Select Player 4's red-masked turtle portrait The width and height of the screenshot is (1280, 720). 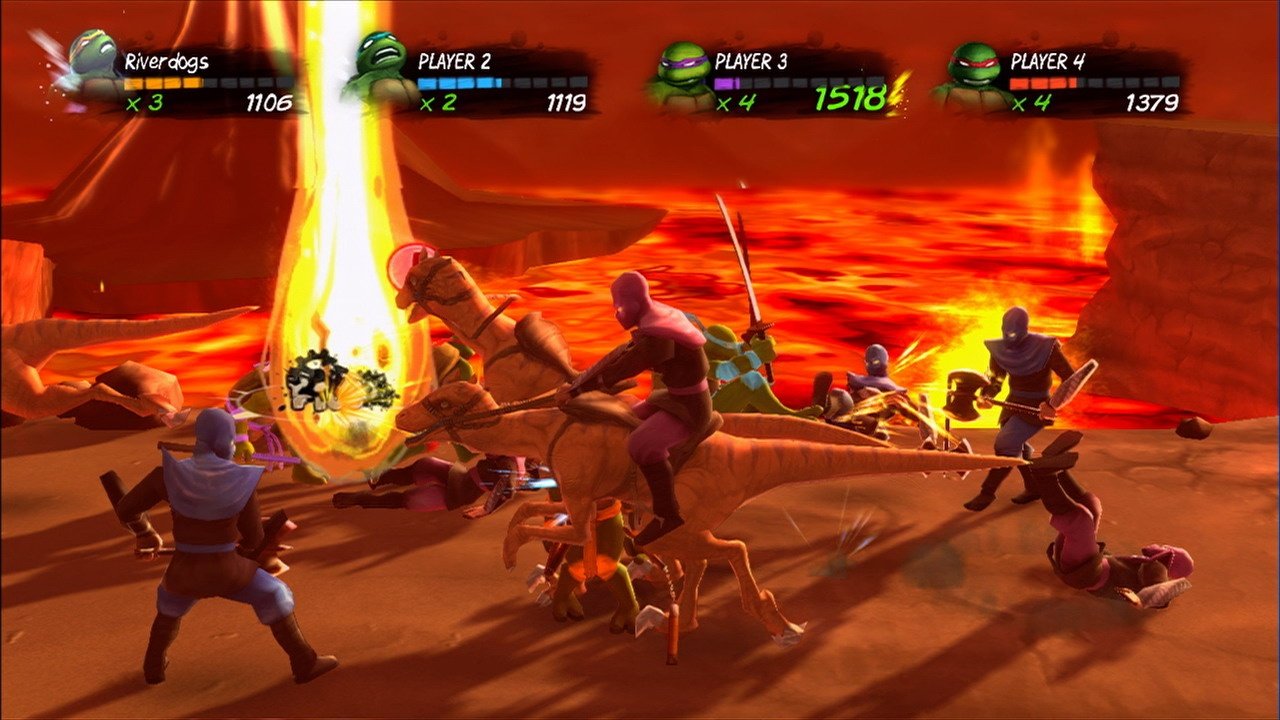(x=975, y=72)
